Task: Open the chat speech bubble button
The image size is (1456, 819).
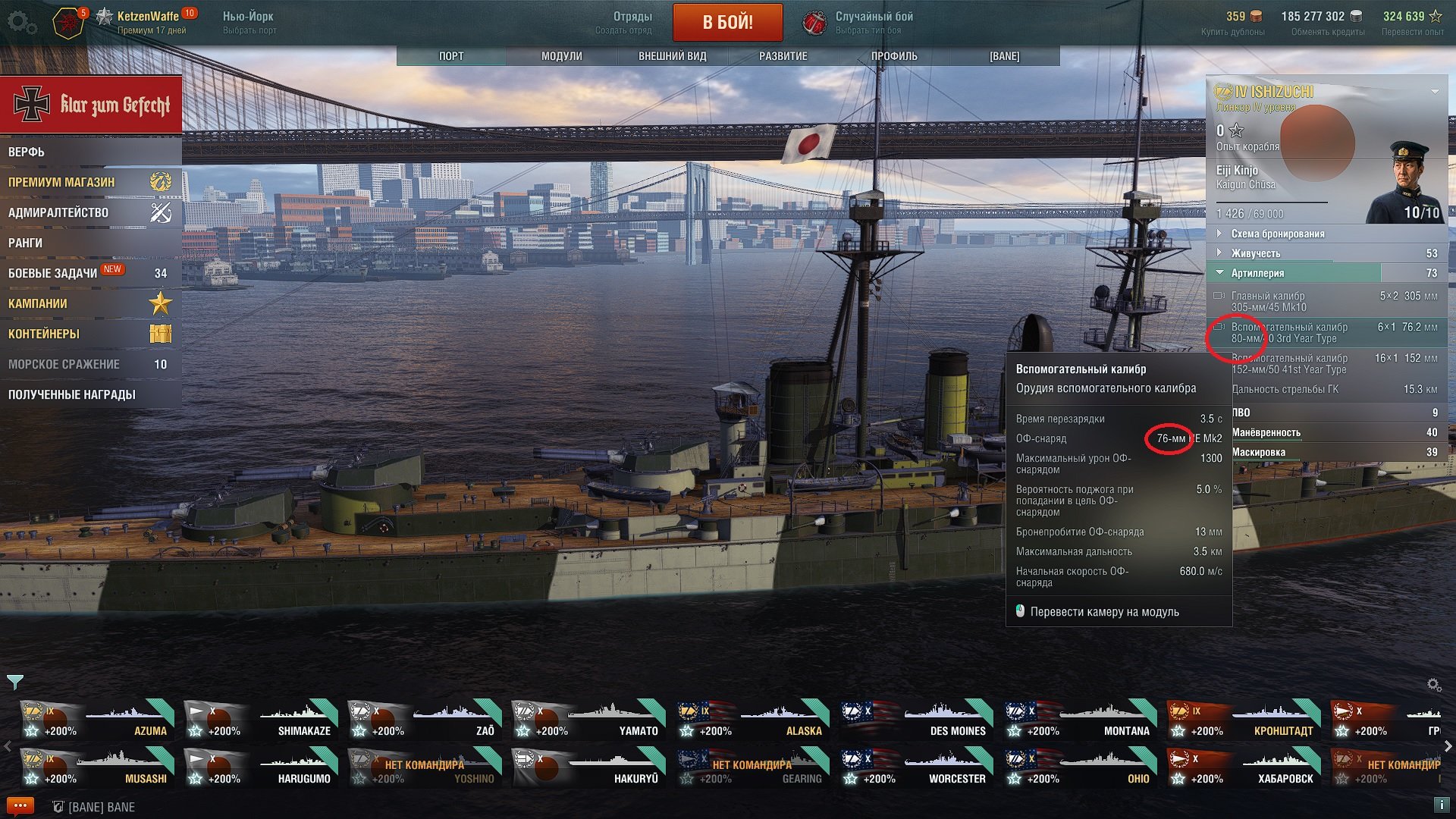Action: pyautogui.click(x=20, y=806)
